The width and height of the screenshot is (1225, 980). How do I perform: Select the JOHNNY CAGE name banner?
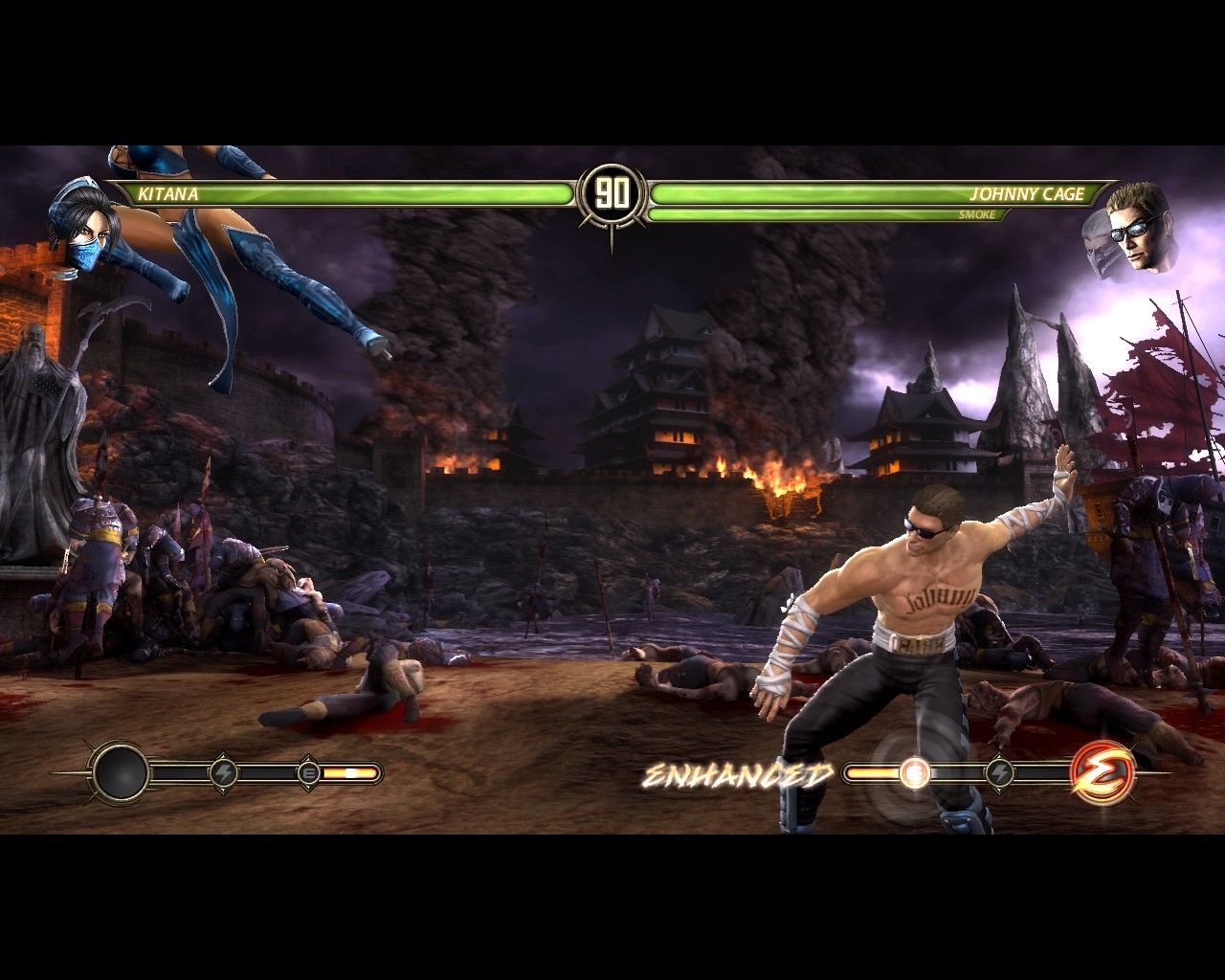click(x=1027, y=193)
